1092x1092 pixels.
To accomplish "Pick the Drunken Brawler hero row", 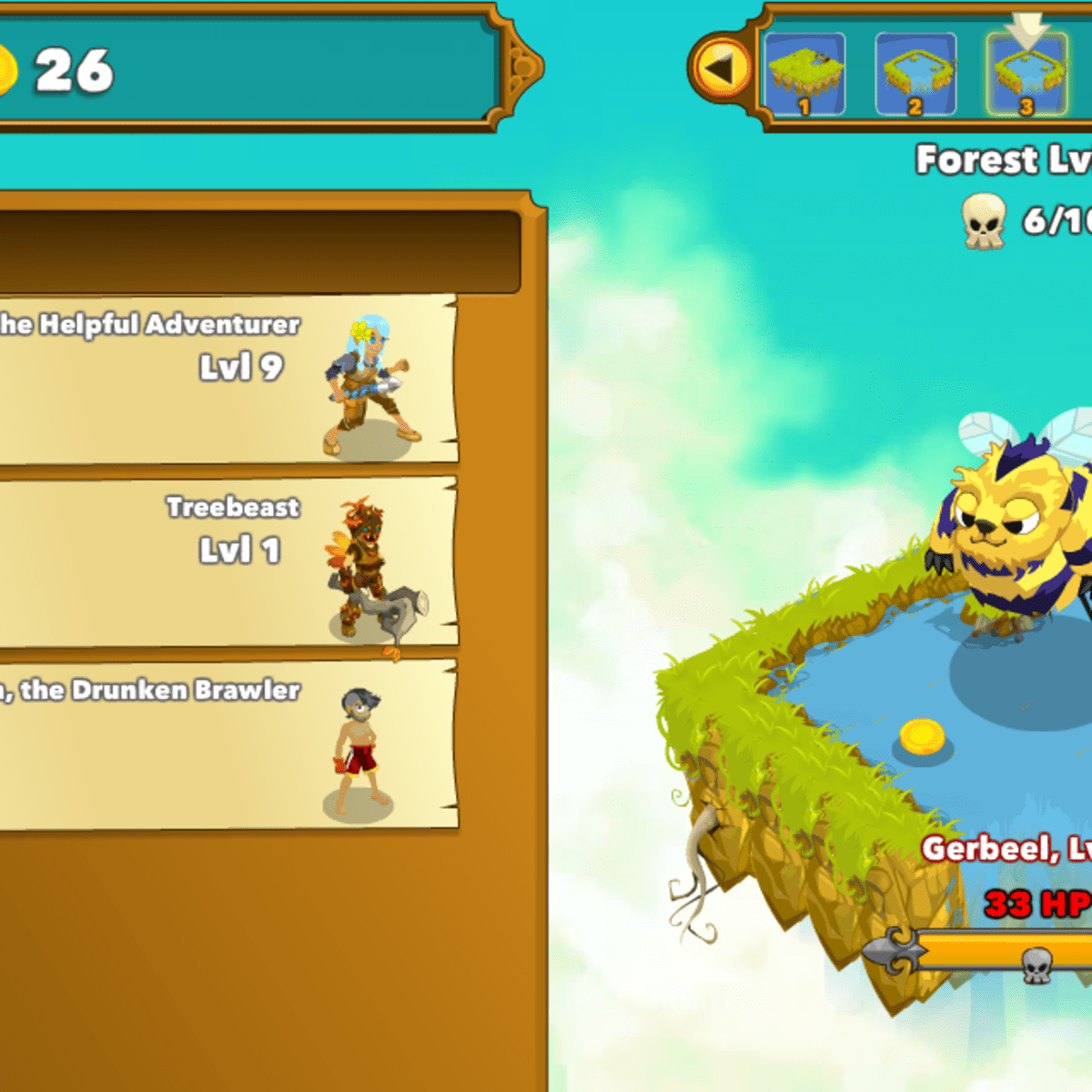I will pos(227,744).
